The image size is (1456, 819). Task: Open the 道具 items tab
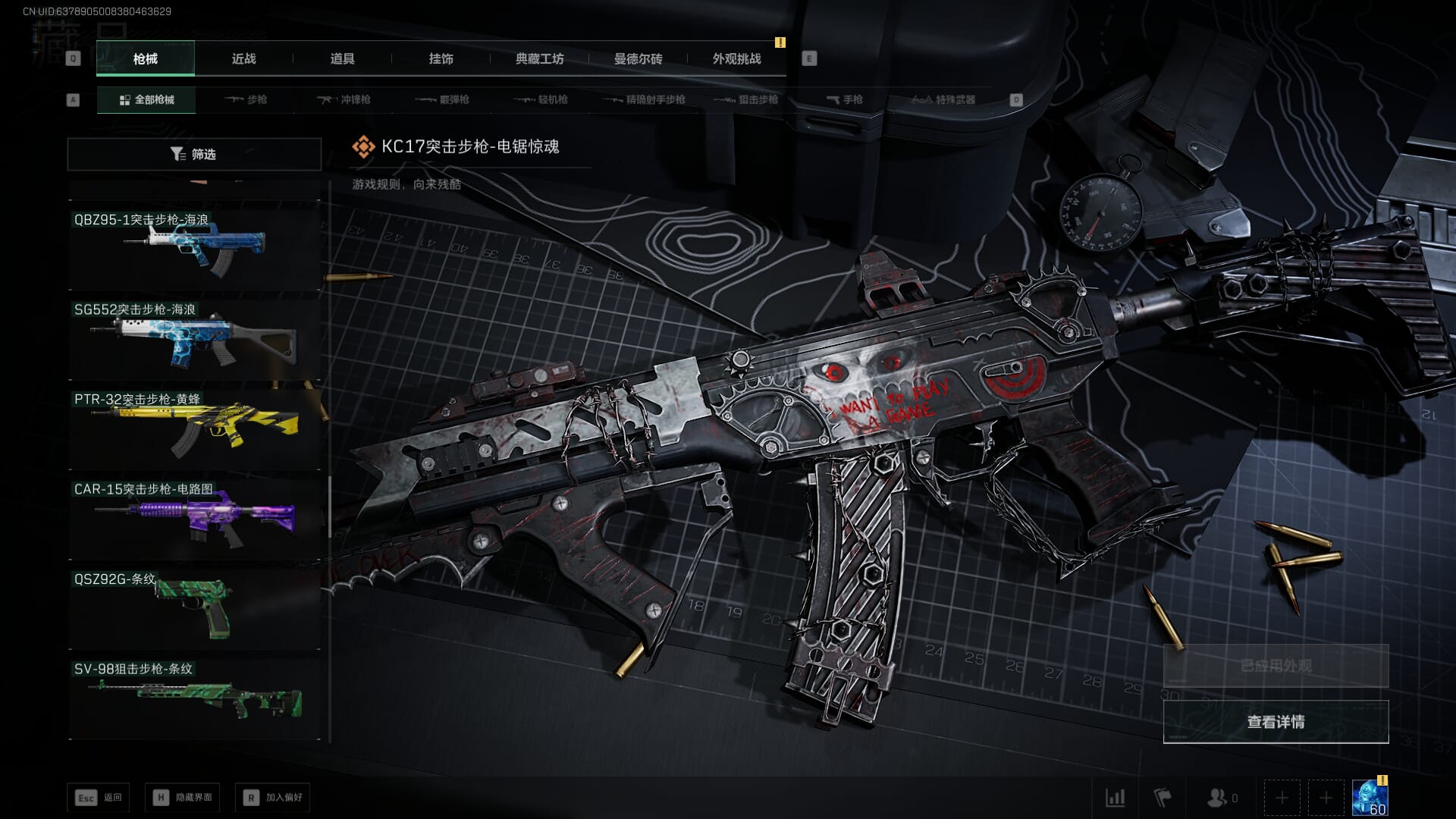pos(342,58)
